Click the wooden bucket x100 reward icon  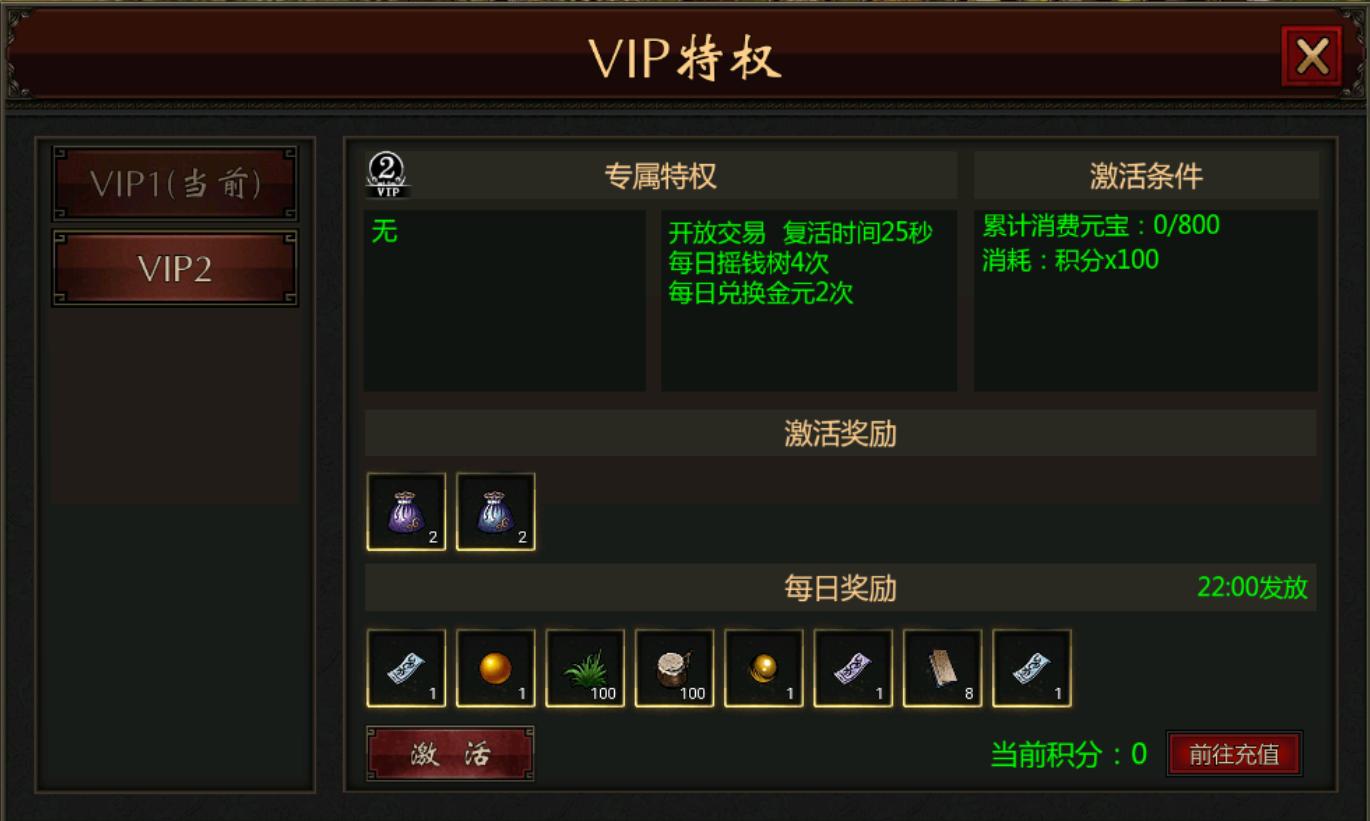(673, 668)
